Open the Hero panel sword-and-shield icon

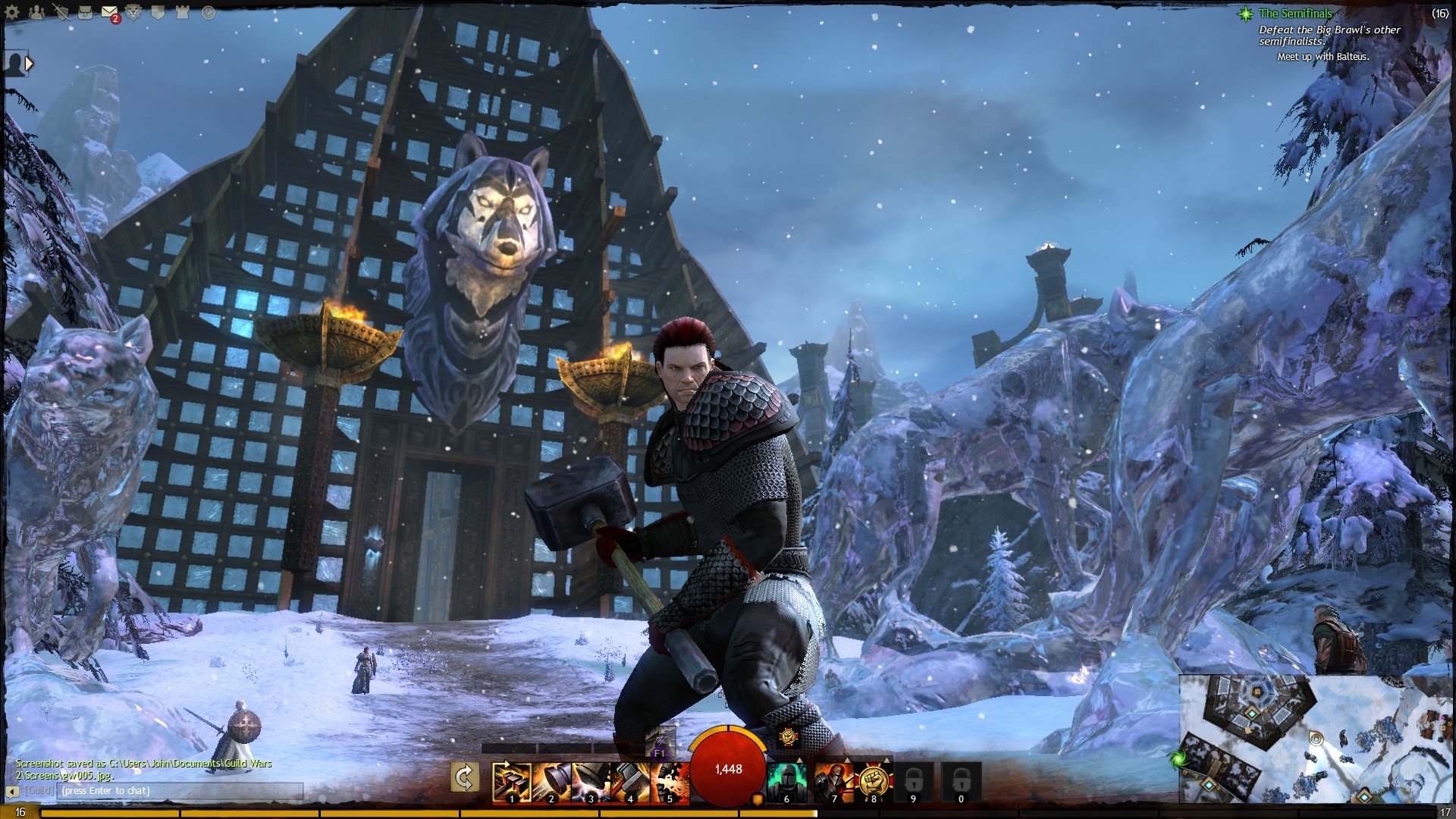[61, 12]
